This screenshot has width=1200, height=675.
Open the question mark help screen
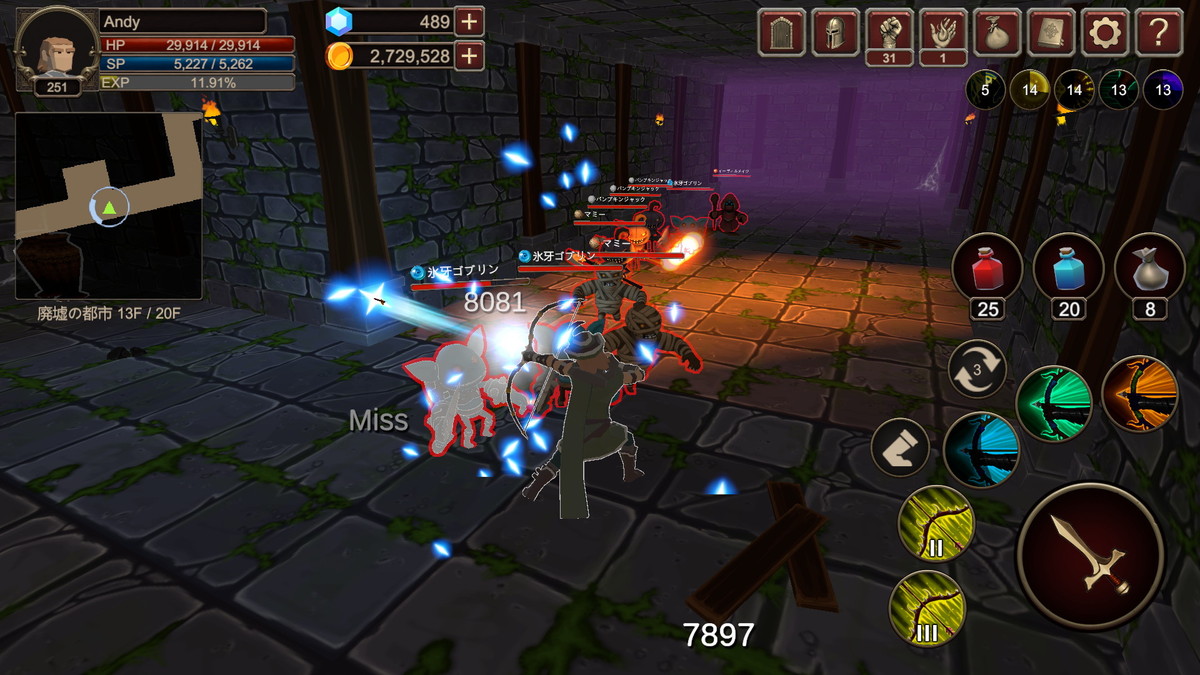point(1159,32)
